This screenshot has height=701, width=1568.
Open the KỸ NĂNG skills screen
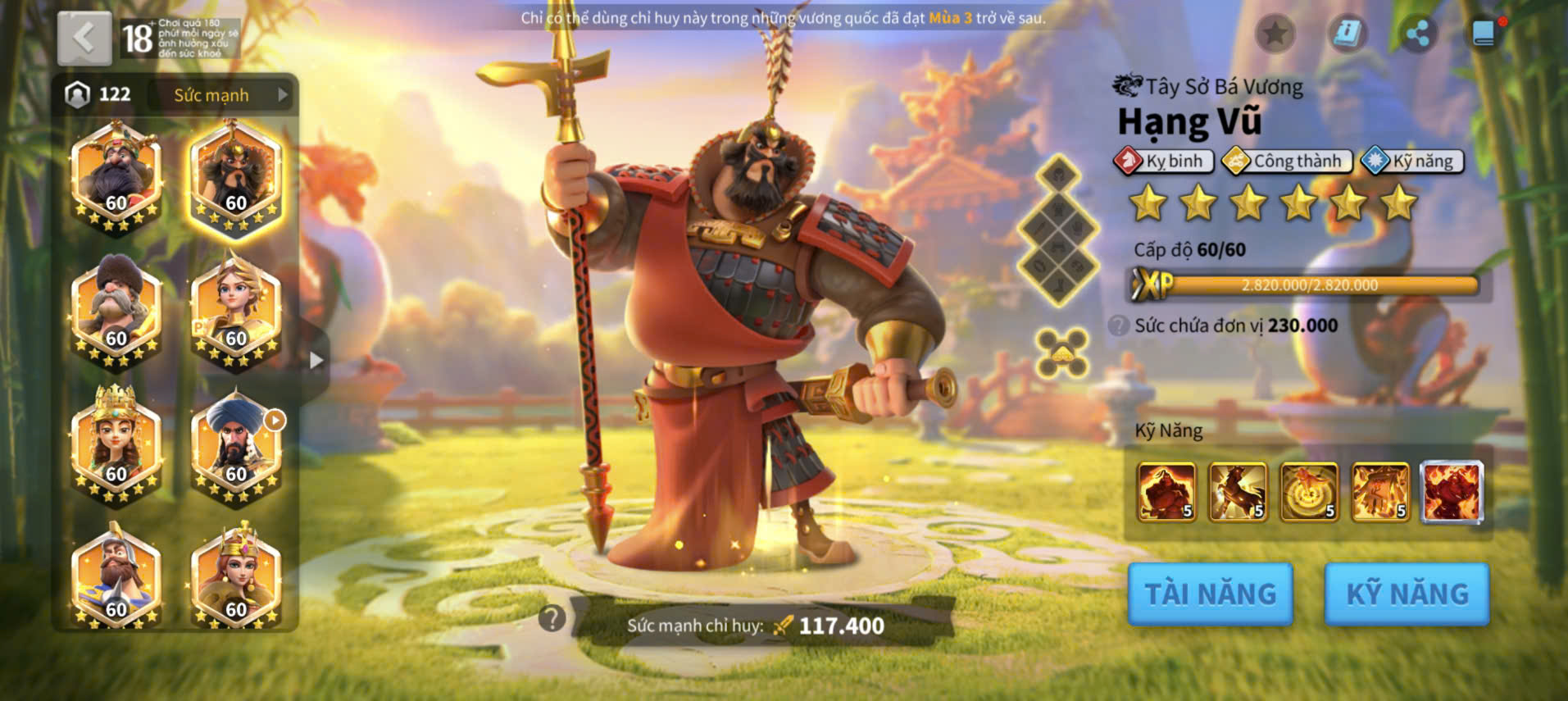tap(1407, 594)
